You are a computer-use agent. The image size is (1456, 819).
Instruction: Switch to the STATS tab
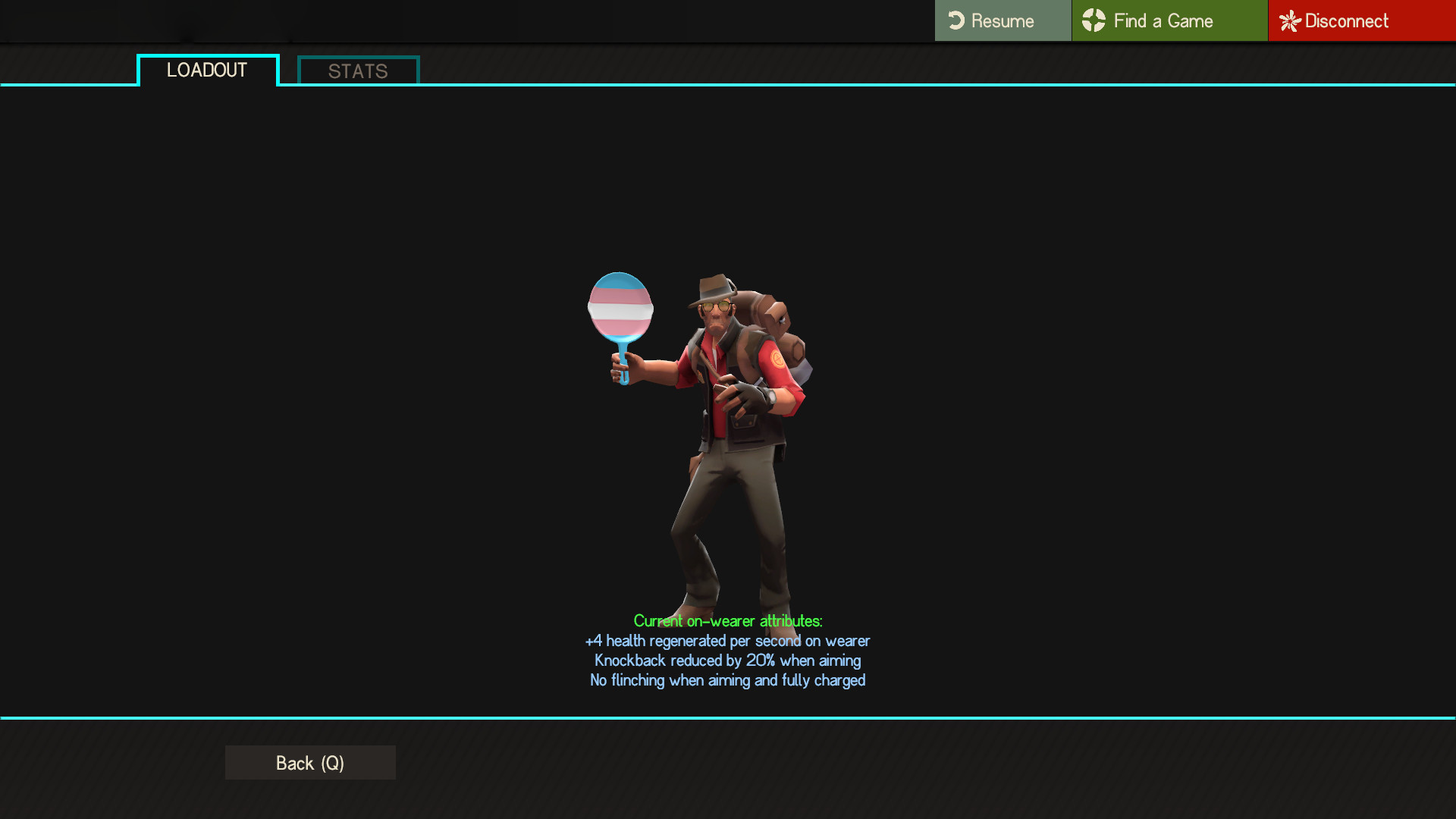click(x=356, y=71)
